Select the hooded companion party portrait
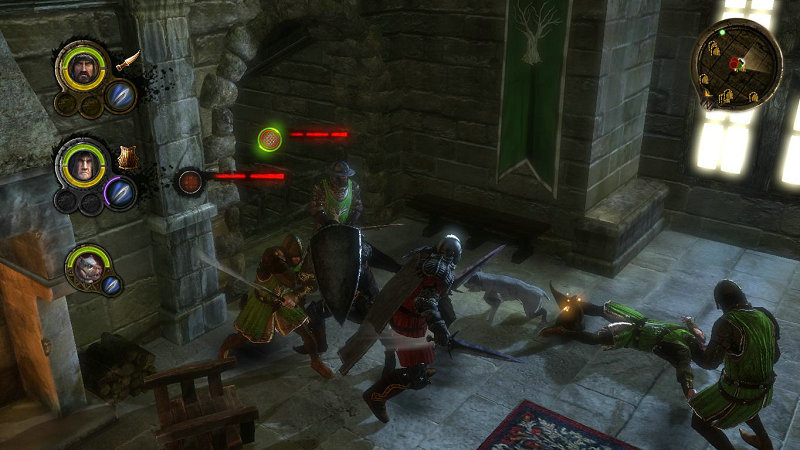Viewport: 800px width, 450px height. (x=82, y=163)
